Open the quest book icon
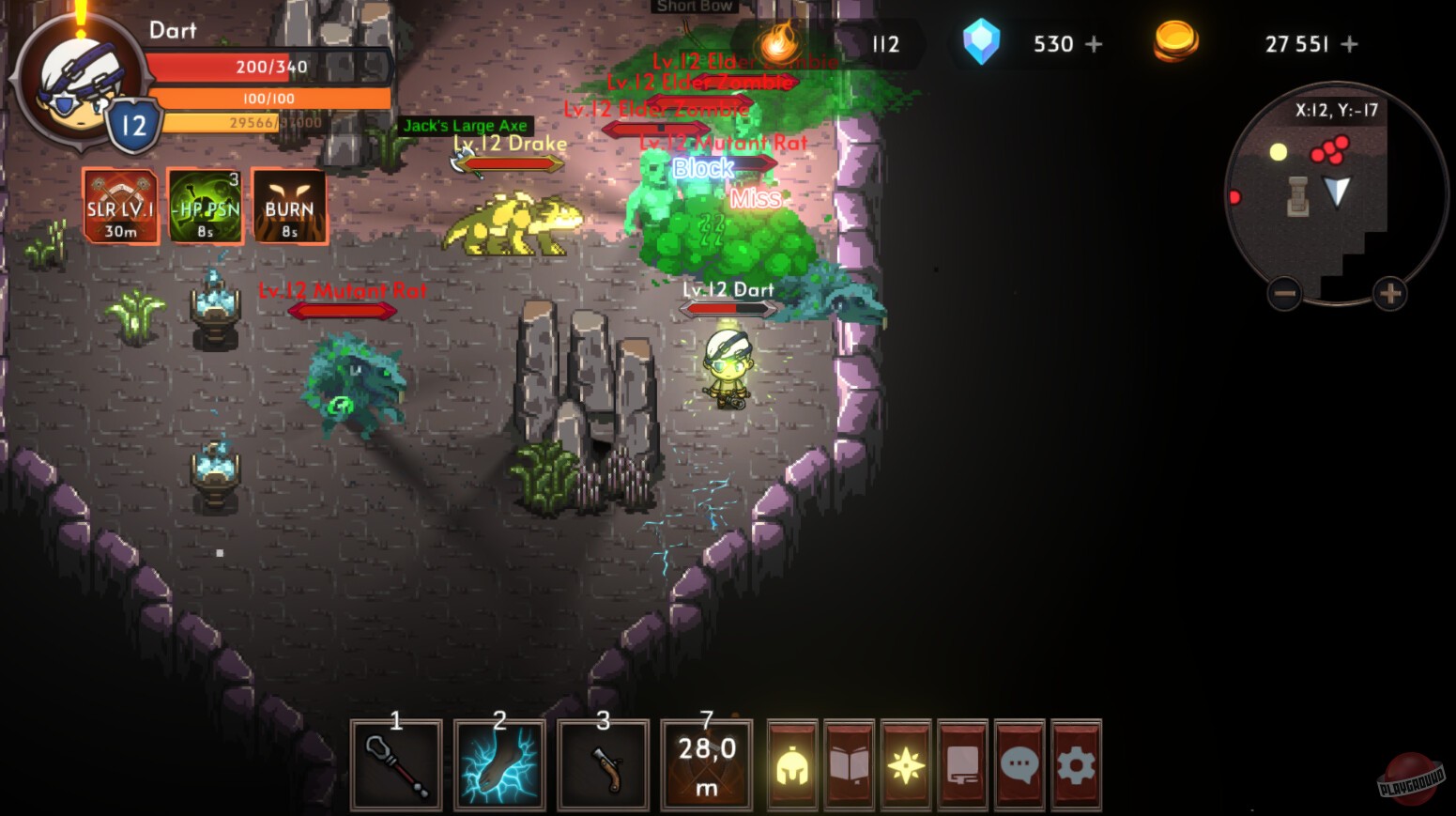The width and height of the screenshot is (1456, 816). click(x=848, y=763)
